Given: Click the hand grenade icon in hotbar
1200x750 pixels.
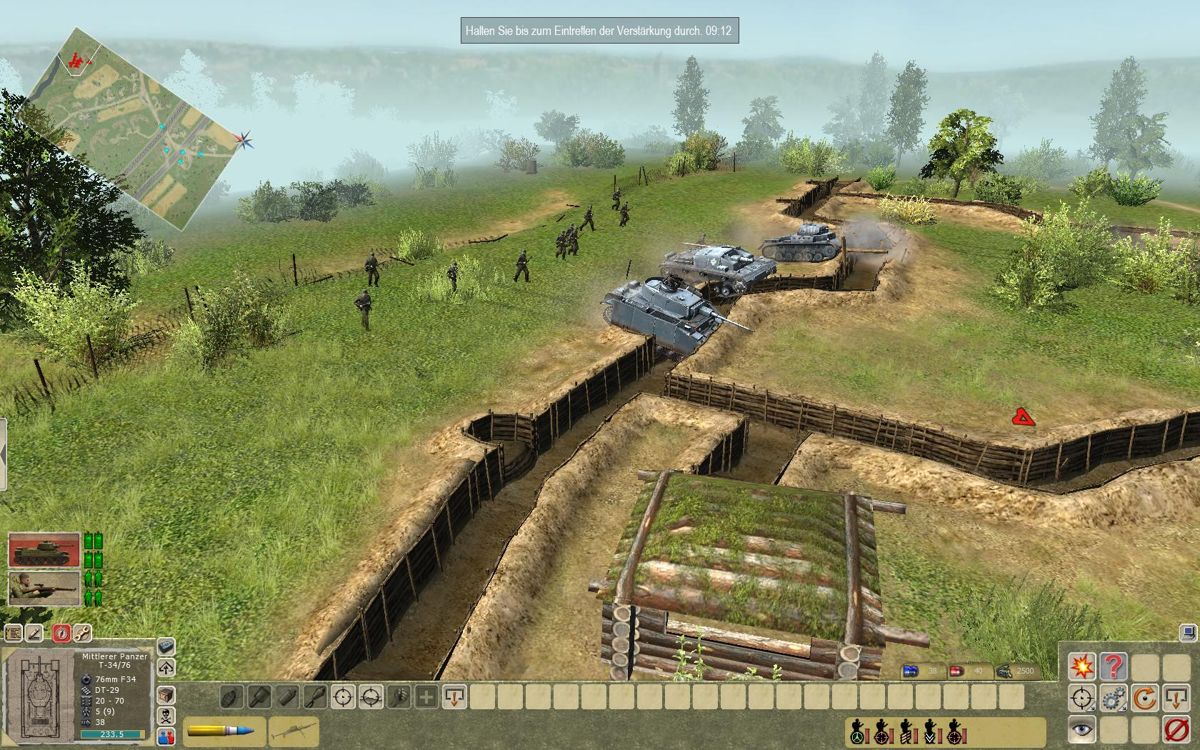Looking at the screenshot, I should pos(231,696).
